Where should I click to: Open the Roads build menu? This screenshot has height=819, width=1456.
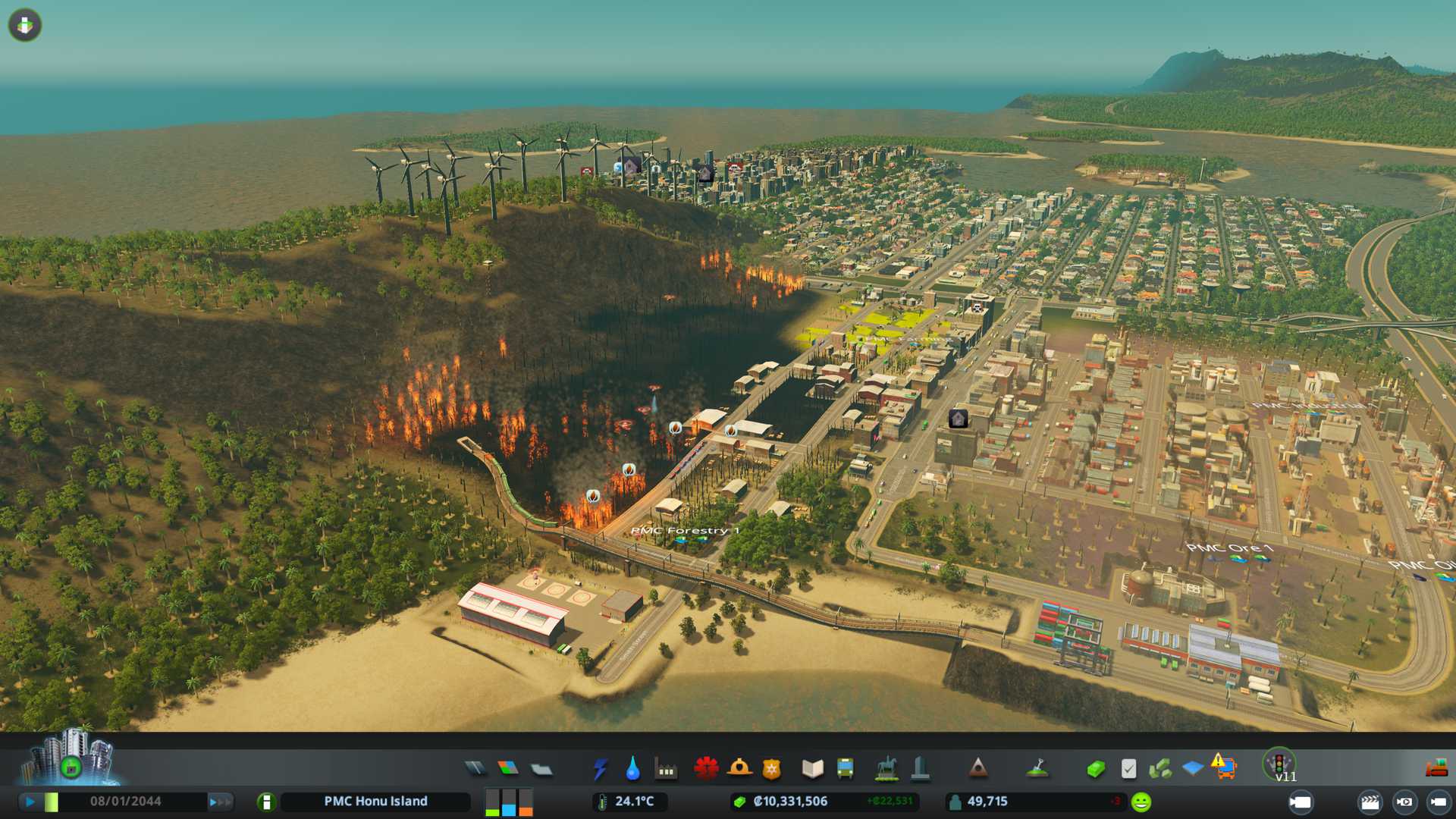475,769
